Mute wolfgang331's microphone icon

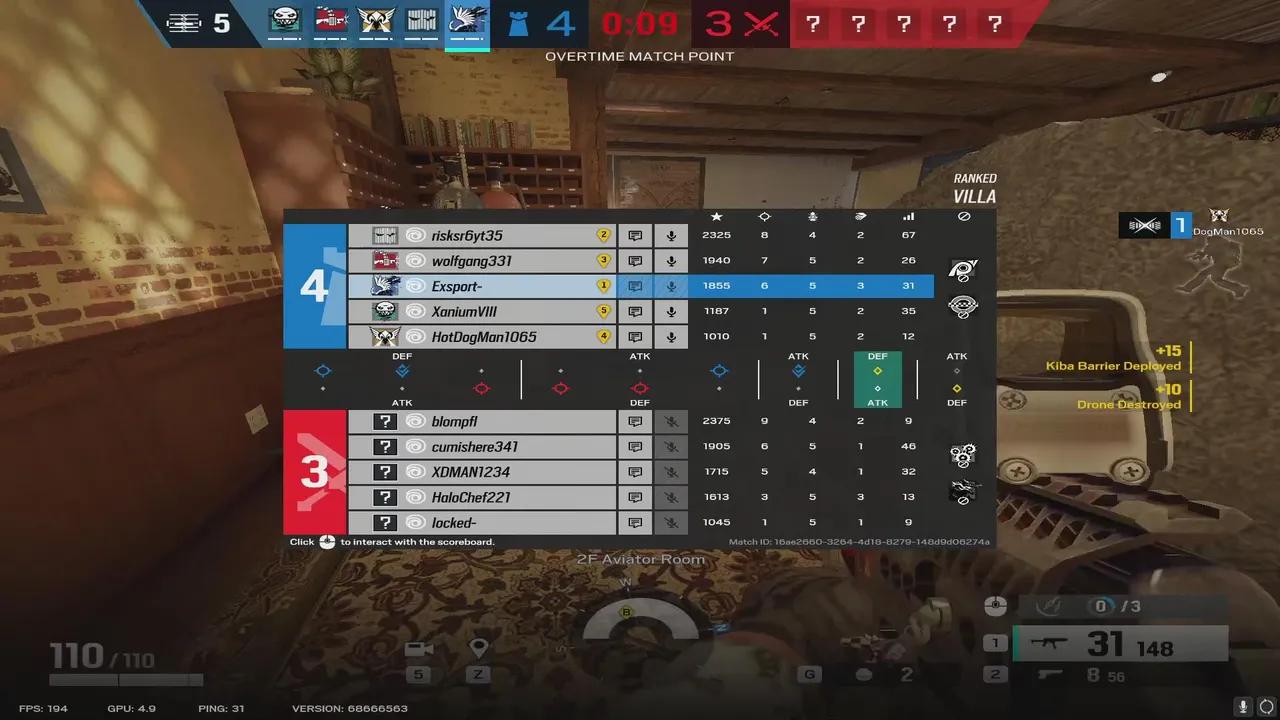point(671,261)
